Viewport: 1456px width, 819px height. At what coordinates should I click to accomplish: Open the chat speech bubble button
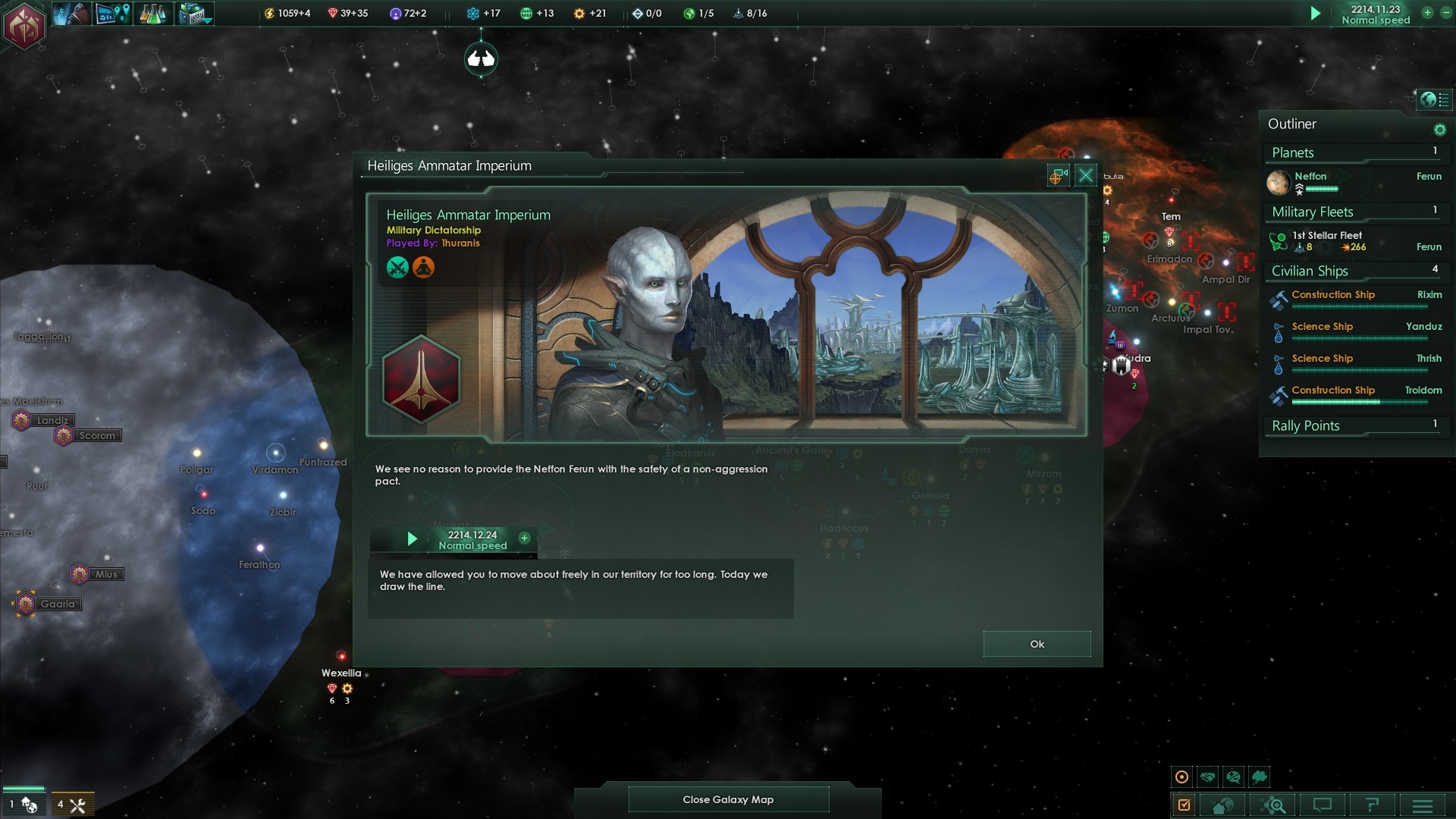[1323, 805]
